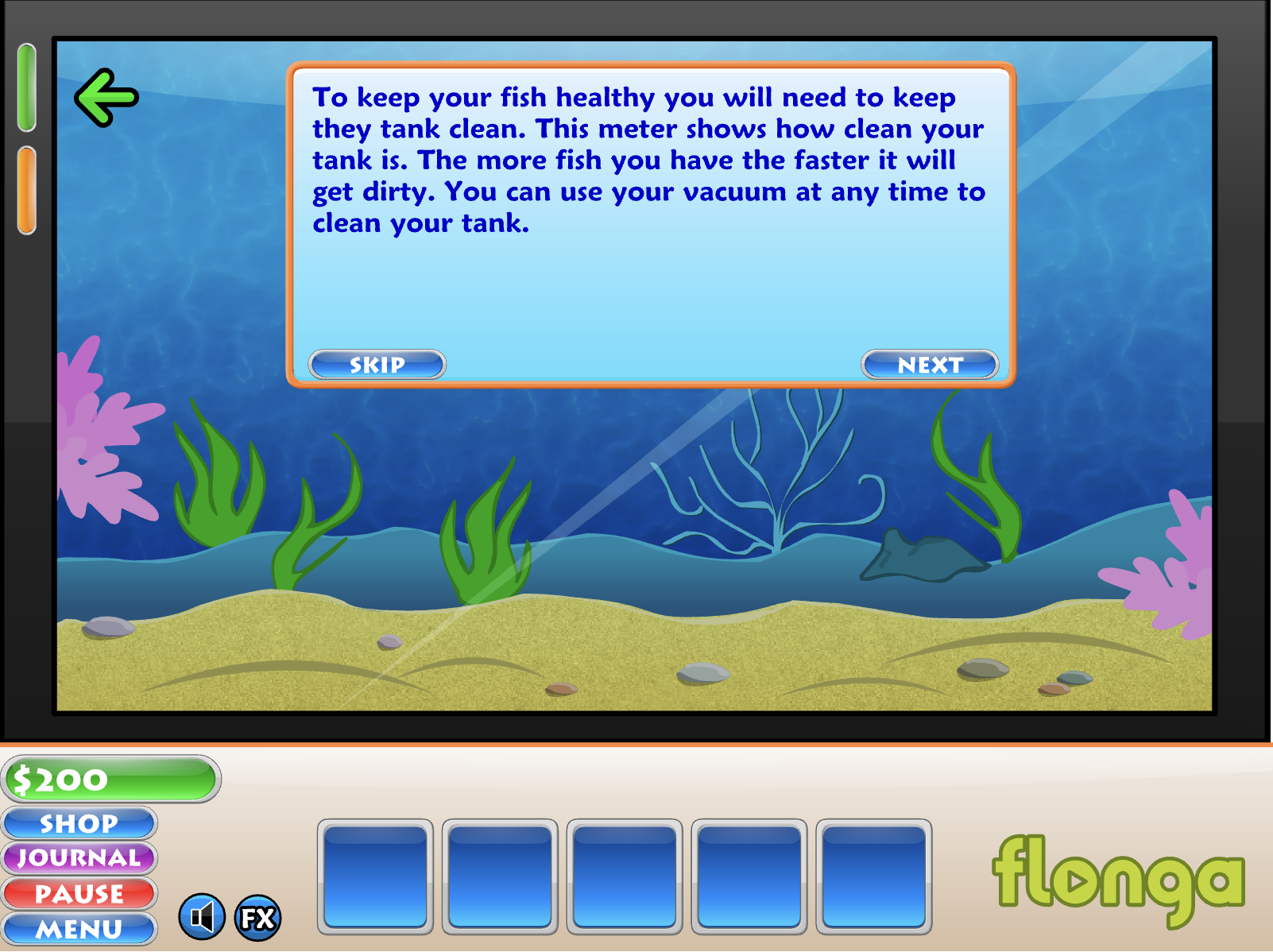1273x952 pixels.
Task: Open the Shop
Action: click(x=79, y=823)
